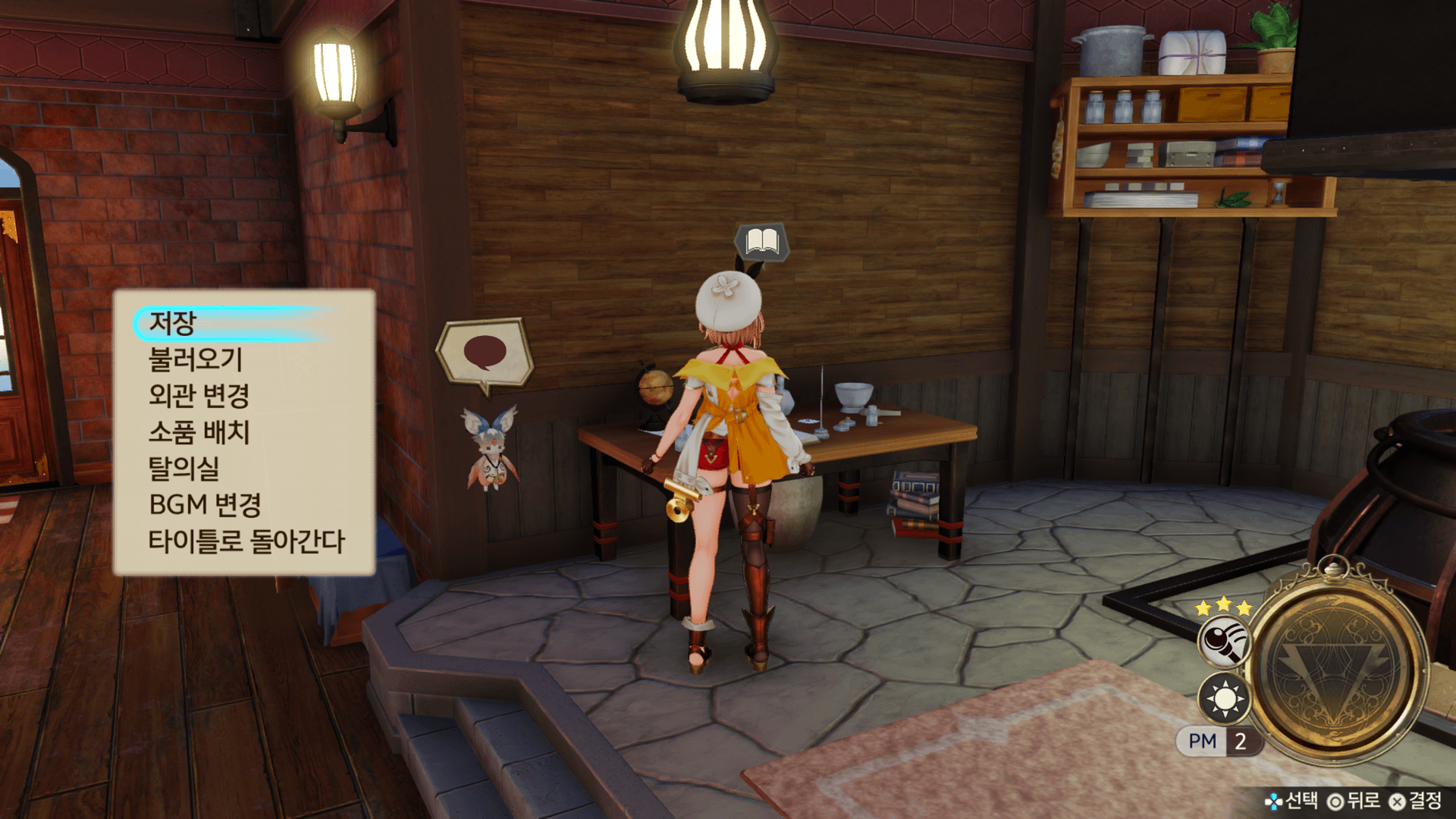Choose 타이틀로 돌아간다 to return to title
The width and height of the screenshot is (1456, 819).
[x=246, y=541]
